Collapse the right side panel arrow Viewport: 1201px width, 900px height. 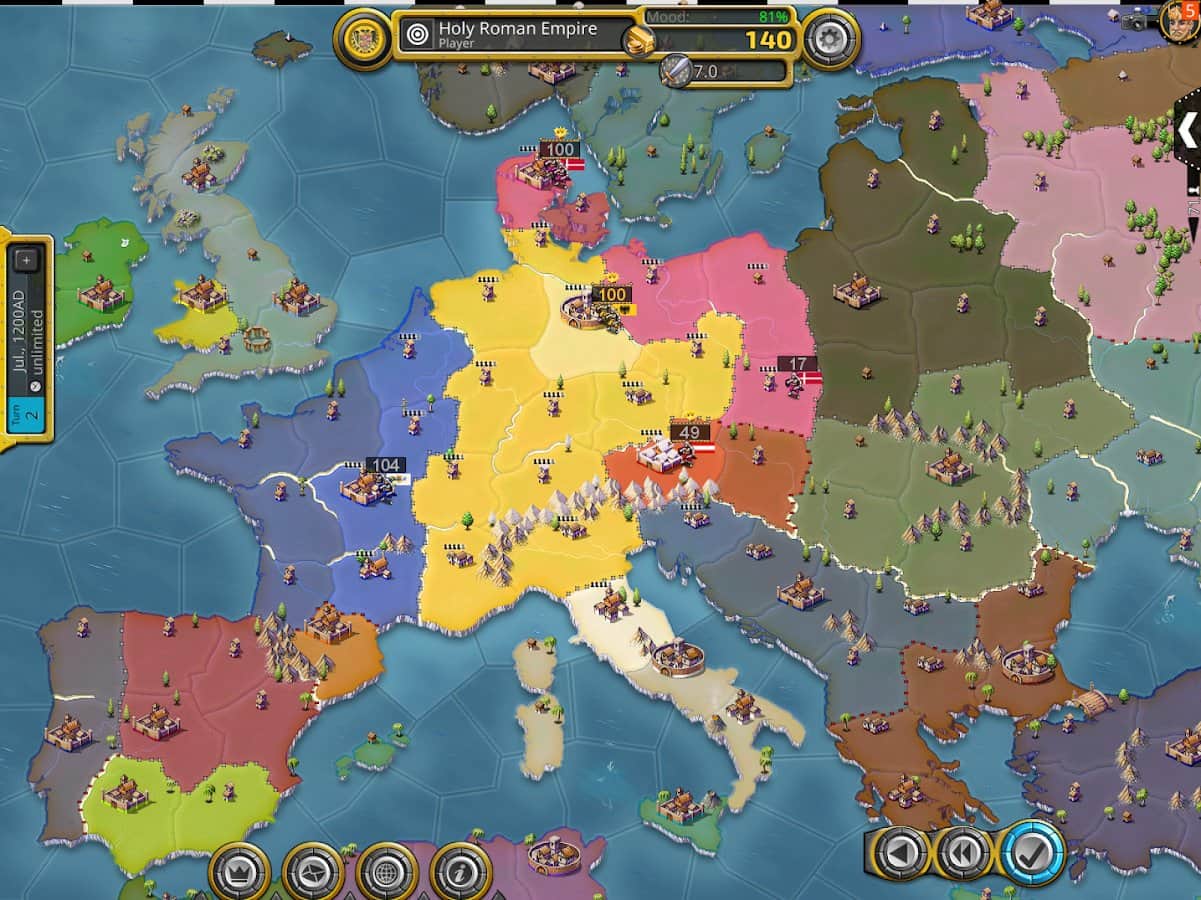[1188, 130]
